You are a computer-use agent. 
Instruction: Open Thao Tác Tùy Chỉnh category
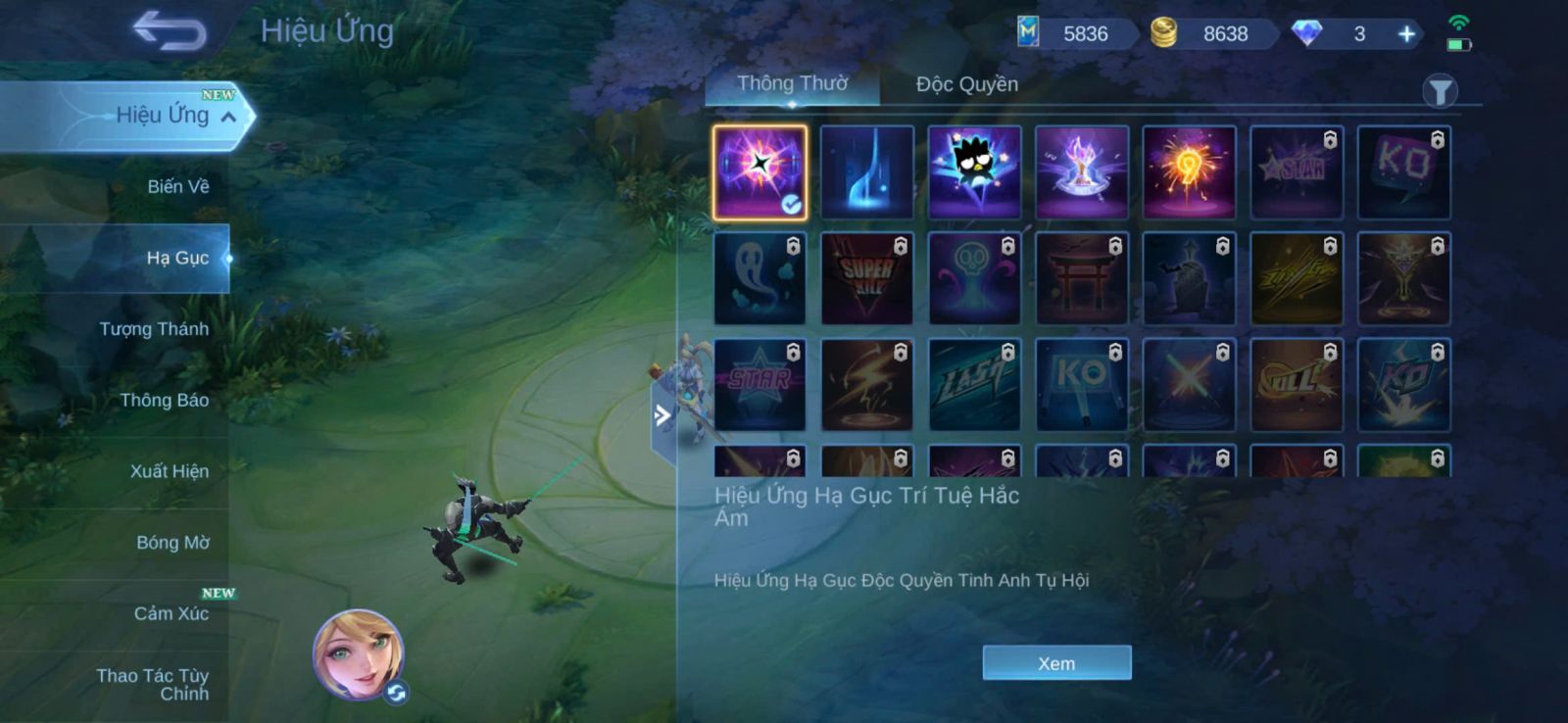[153, 684]
